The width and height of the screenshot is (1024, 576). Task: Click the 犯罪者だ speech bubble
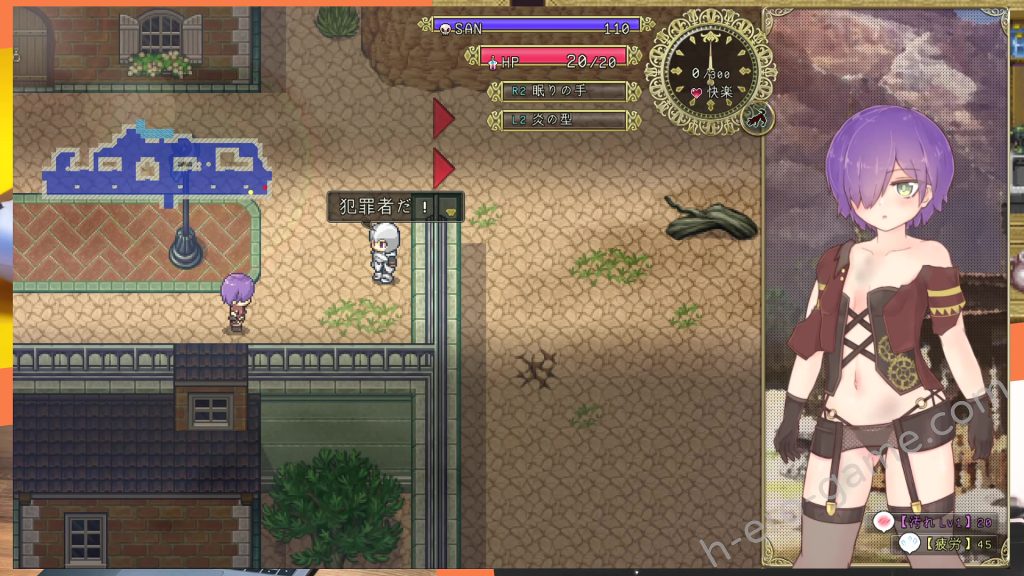point(395,207)
